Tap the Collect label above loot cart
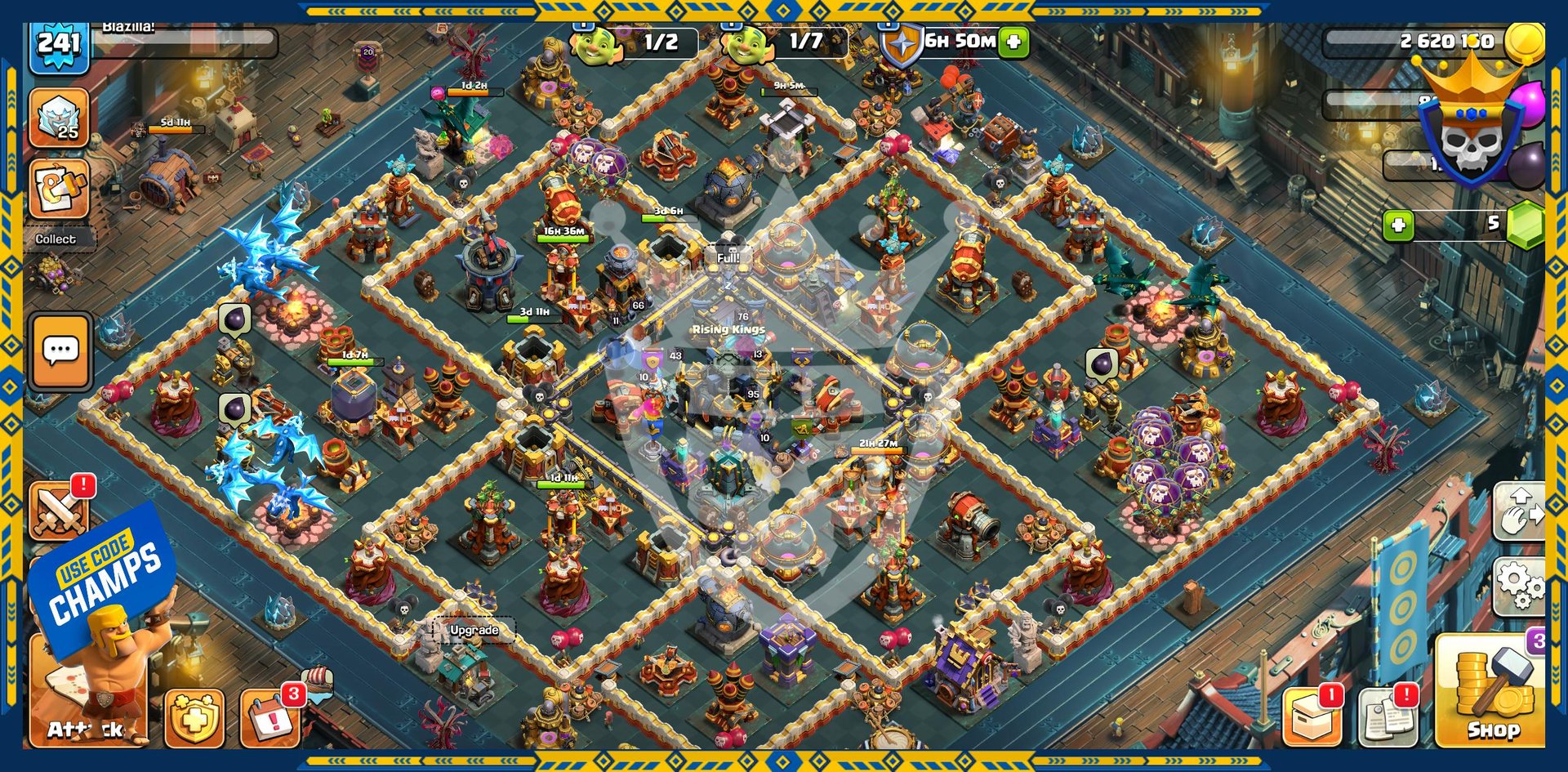1568x772 pixels. point(56,239)
